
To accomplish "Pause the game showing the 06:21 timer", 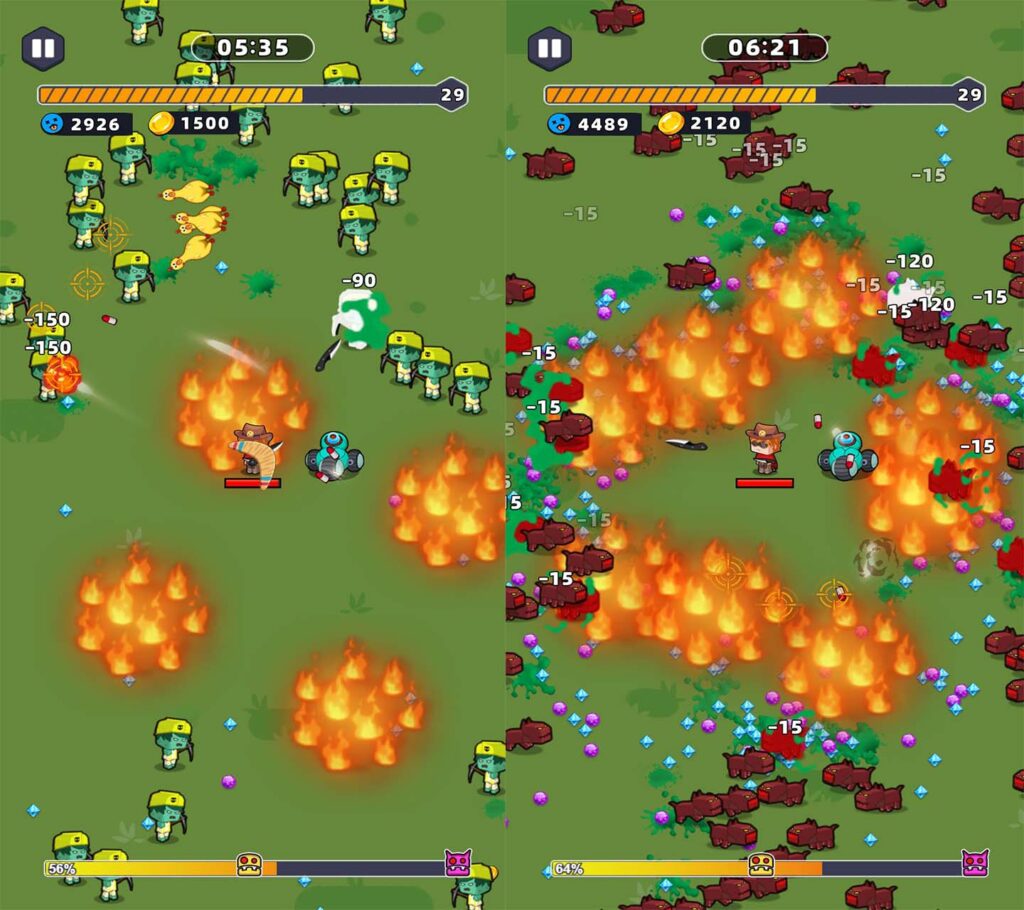I will click(549, 48).
